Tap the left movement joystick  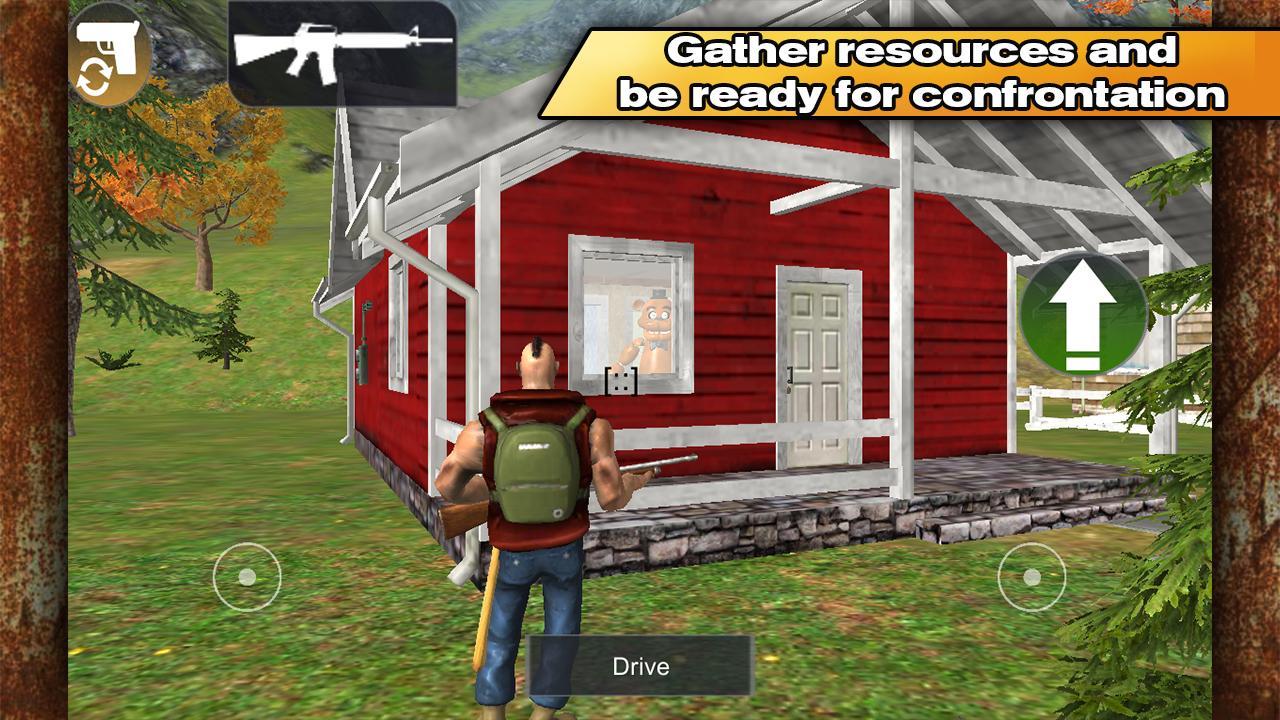(x=248, y=576)
